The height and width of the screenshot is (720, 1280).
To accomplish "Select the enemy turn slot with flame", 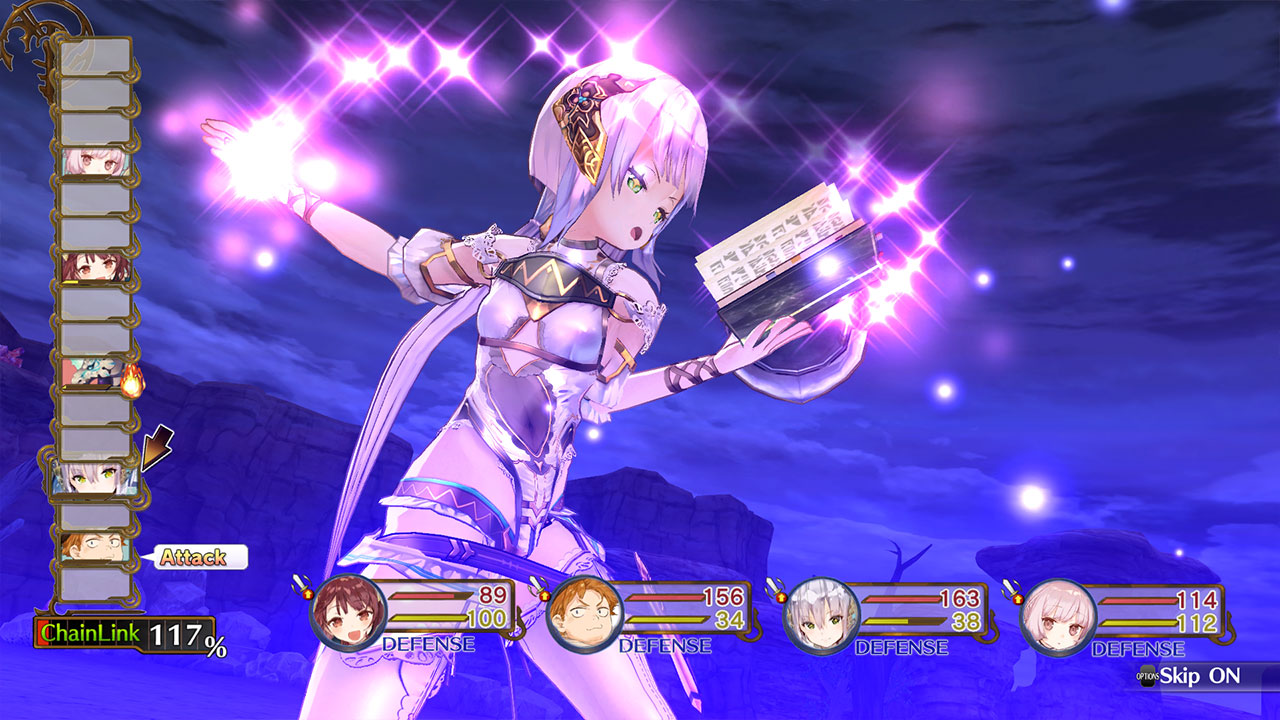I will click(x=97, y=375).
